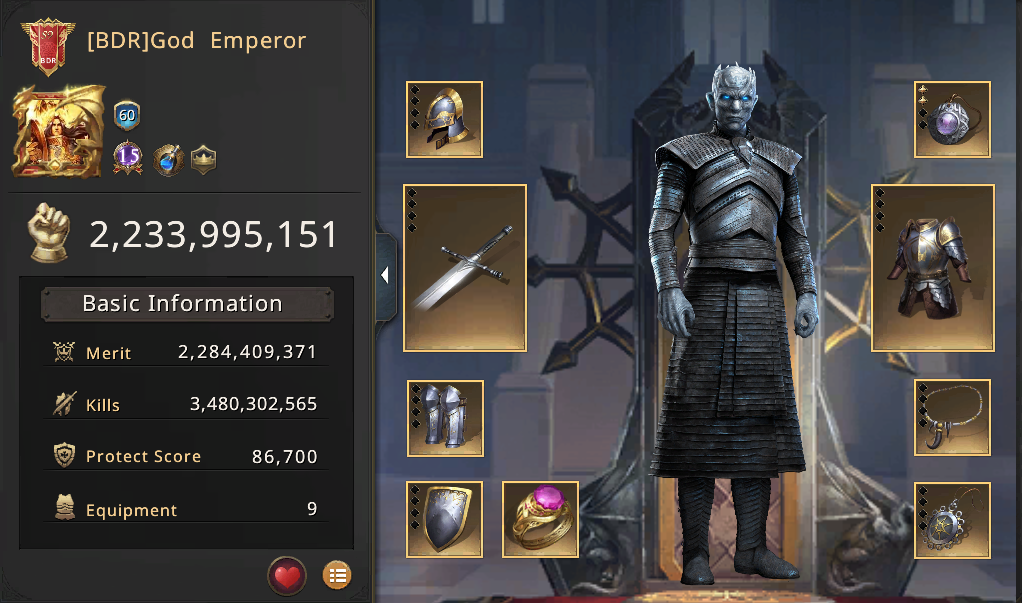The width and height of the screenshot is (1022, 603).
Task: Open the steel gauntlets equipment slot
Action: coord(445,418)
